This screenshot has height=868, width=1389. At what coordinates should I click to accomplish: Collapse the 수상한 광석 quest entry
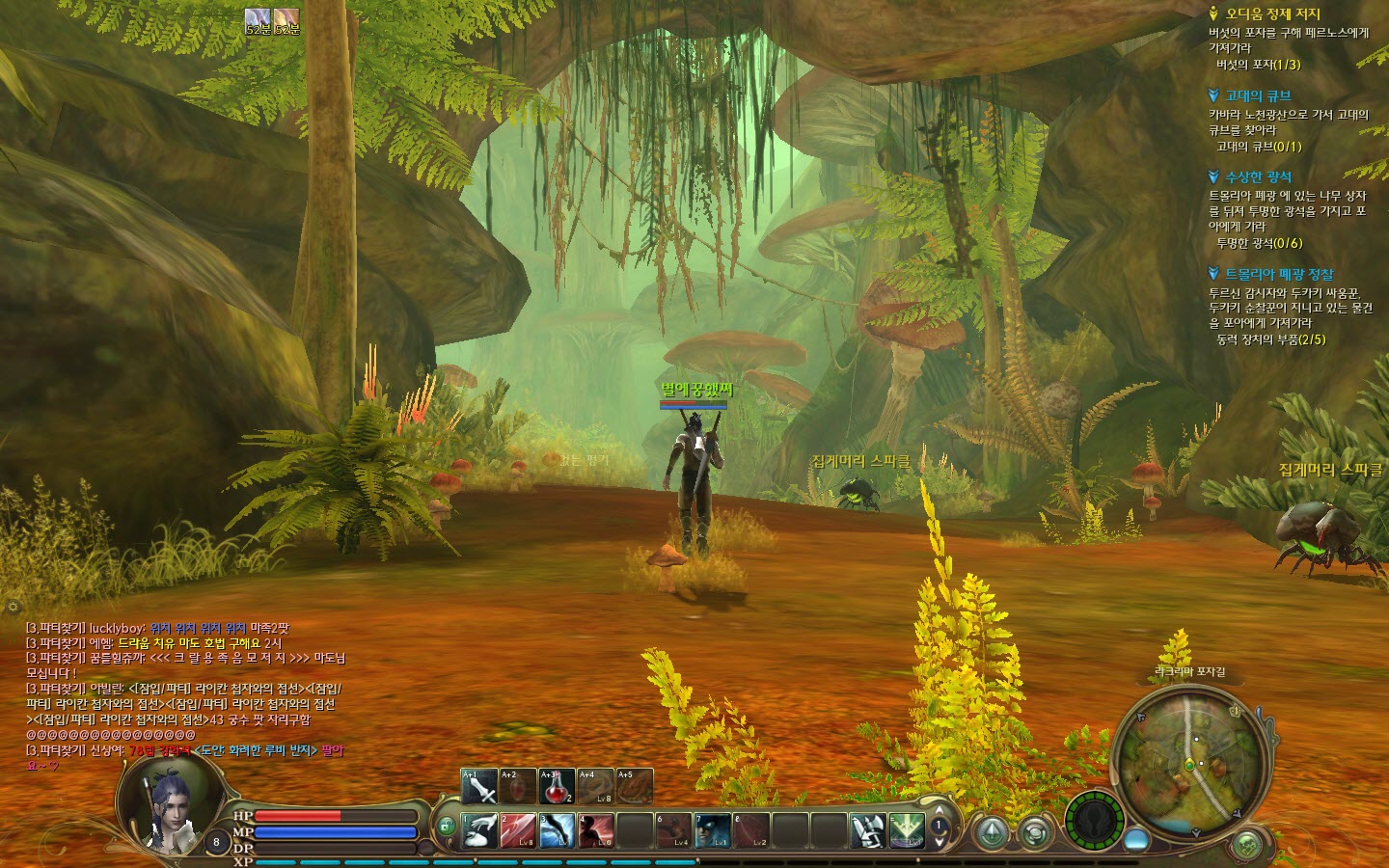point(1213,176)
